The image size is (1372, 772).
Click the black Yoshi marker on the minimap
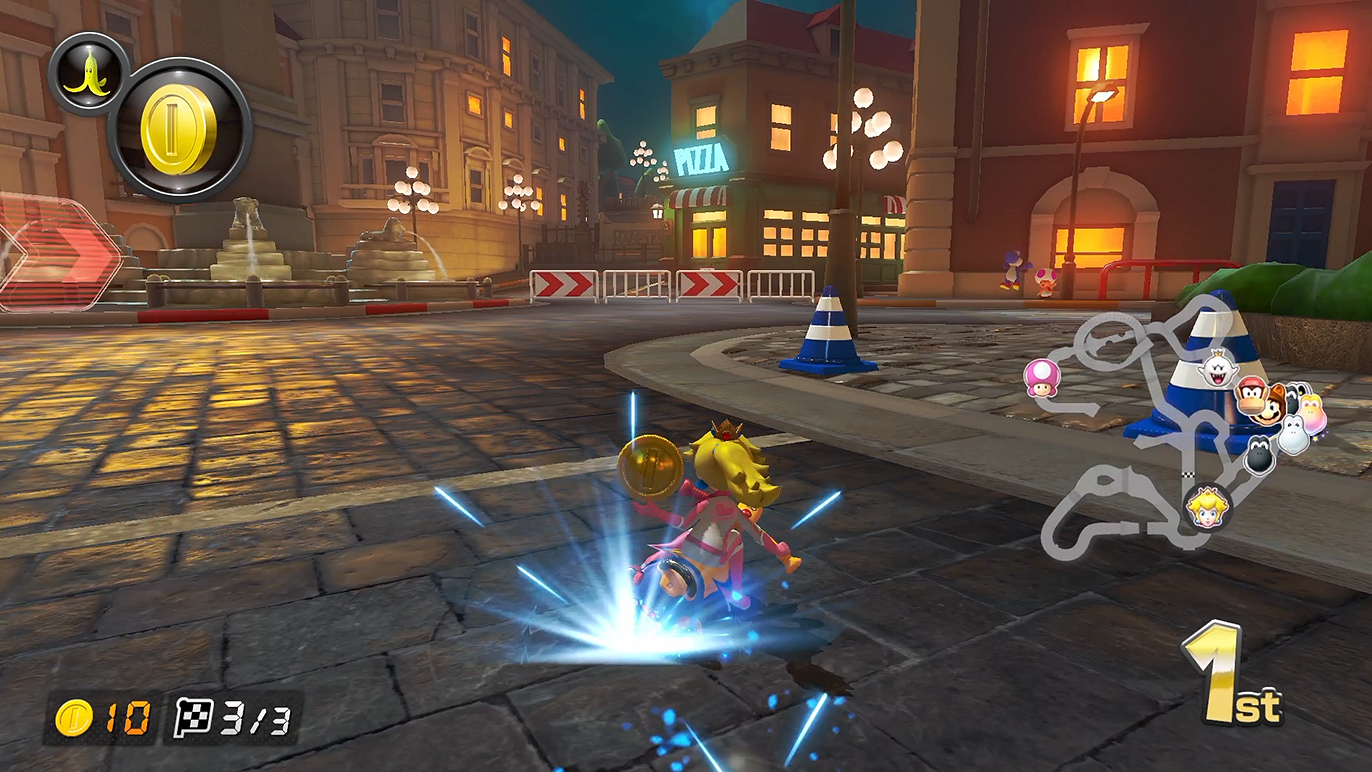click(1259, 455)
